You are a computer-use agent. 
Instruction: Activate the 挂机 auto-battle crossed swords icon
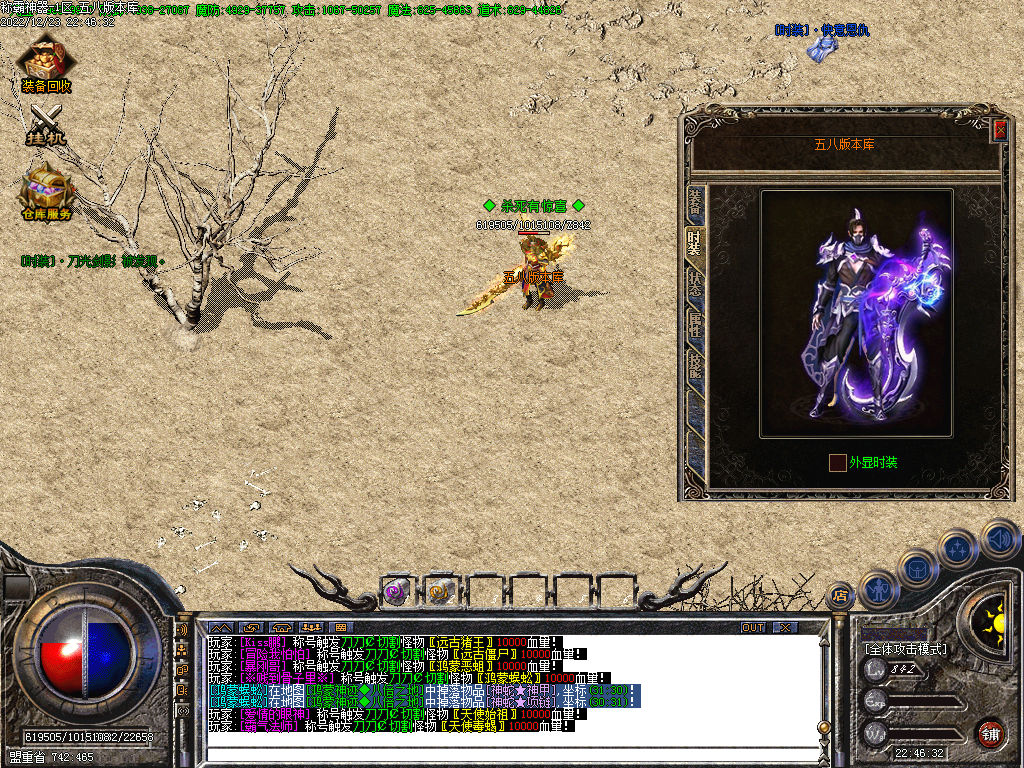coord(45,125)
